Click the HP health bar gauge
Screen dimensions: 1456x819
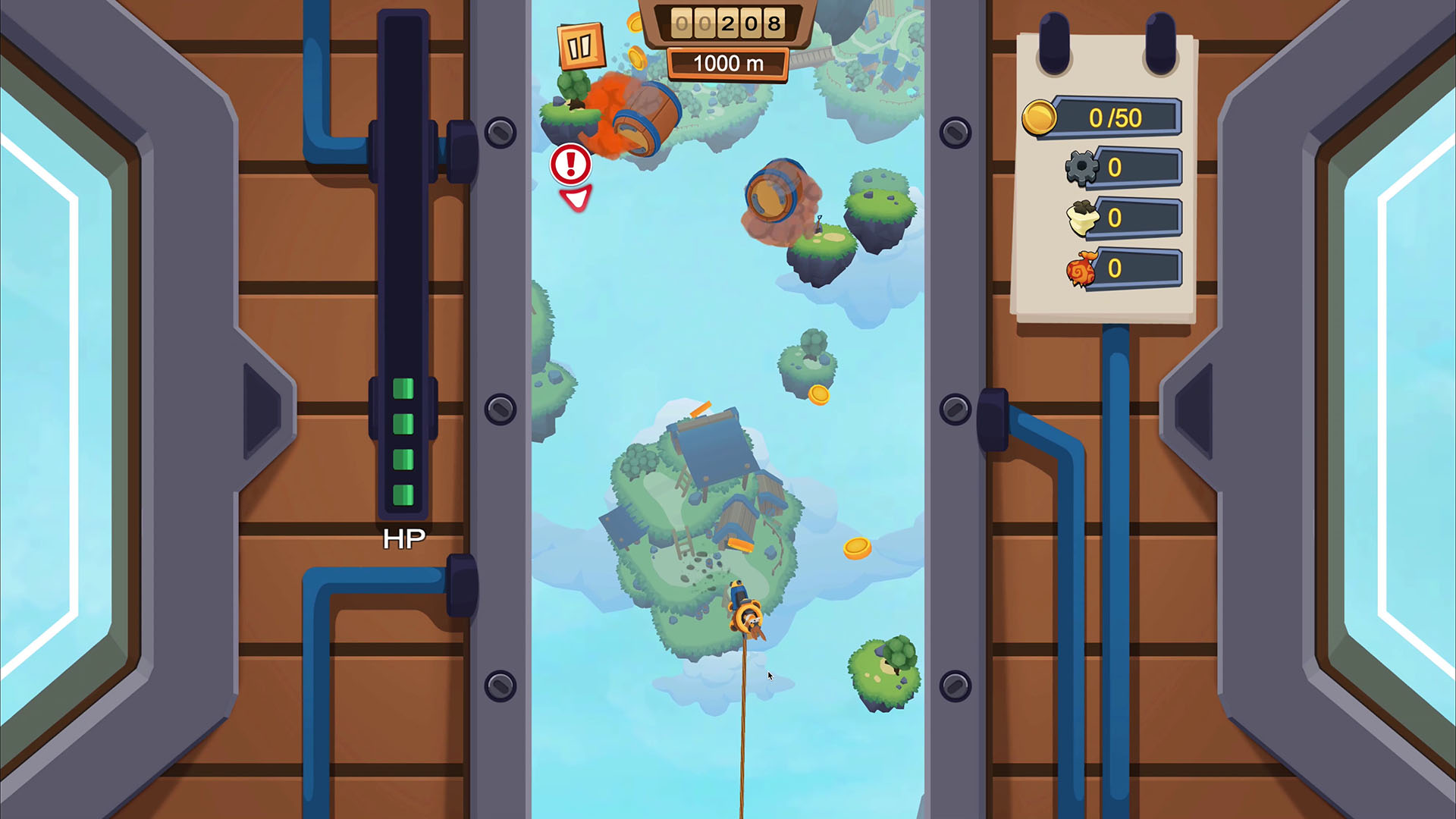pyautogui.click(x=403, y=440)
